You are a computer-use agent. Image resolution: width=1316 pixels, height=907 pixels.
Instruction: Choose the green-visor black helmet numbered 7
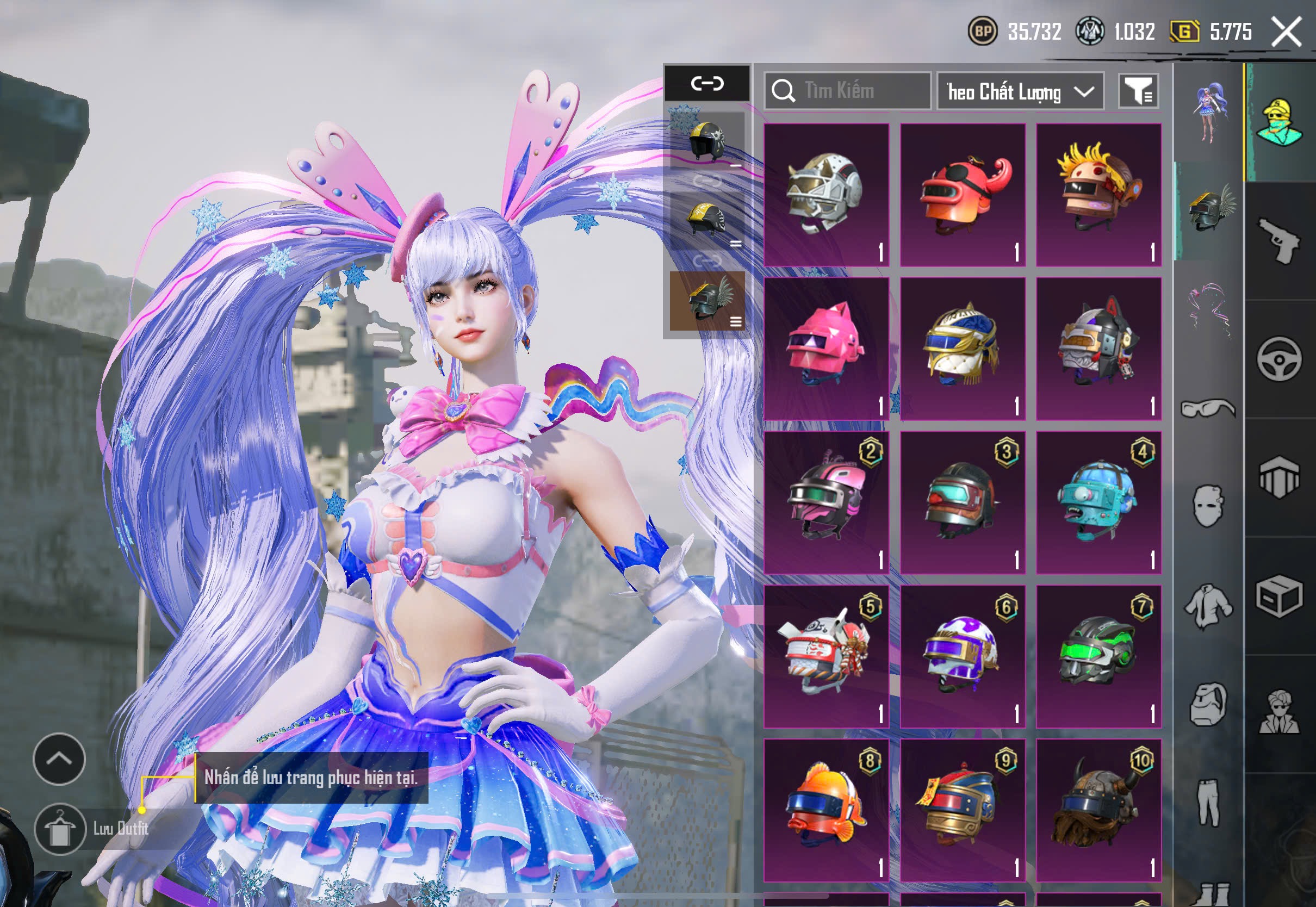tap(1098, 656)
